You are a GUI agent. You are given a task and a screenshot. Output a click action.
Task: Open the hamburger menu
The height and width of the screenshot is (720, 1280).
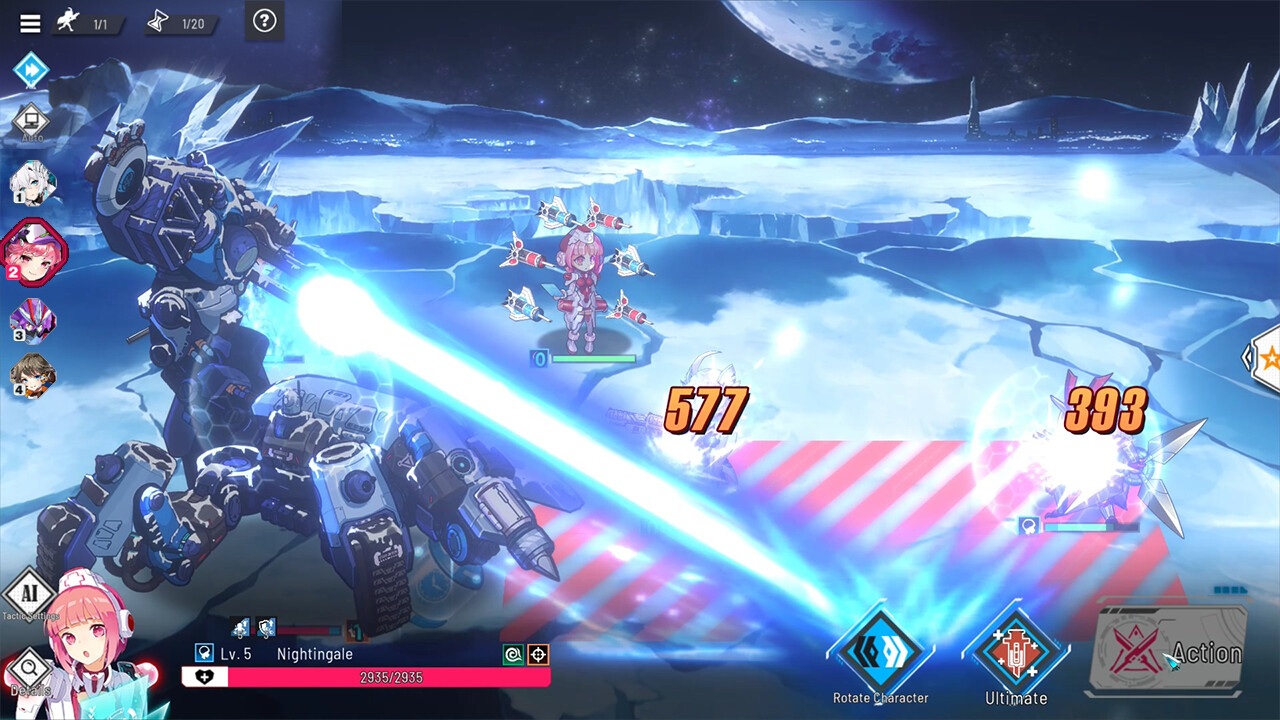(x=30, y=23)
